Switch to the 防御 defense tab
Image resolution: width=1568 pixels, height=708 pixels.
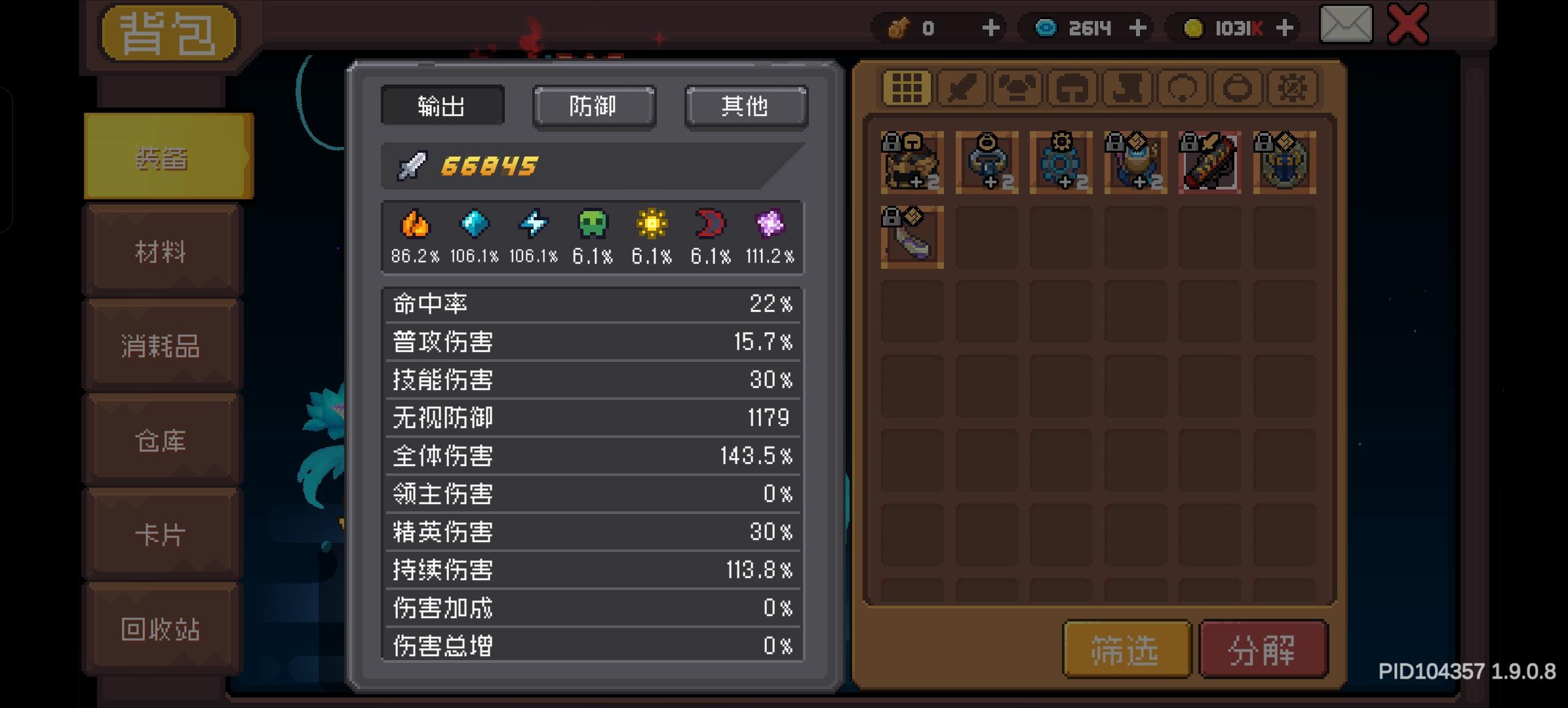click(594, 106)
